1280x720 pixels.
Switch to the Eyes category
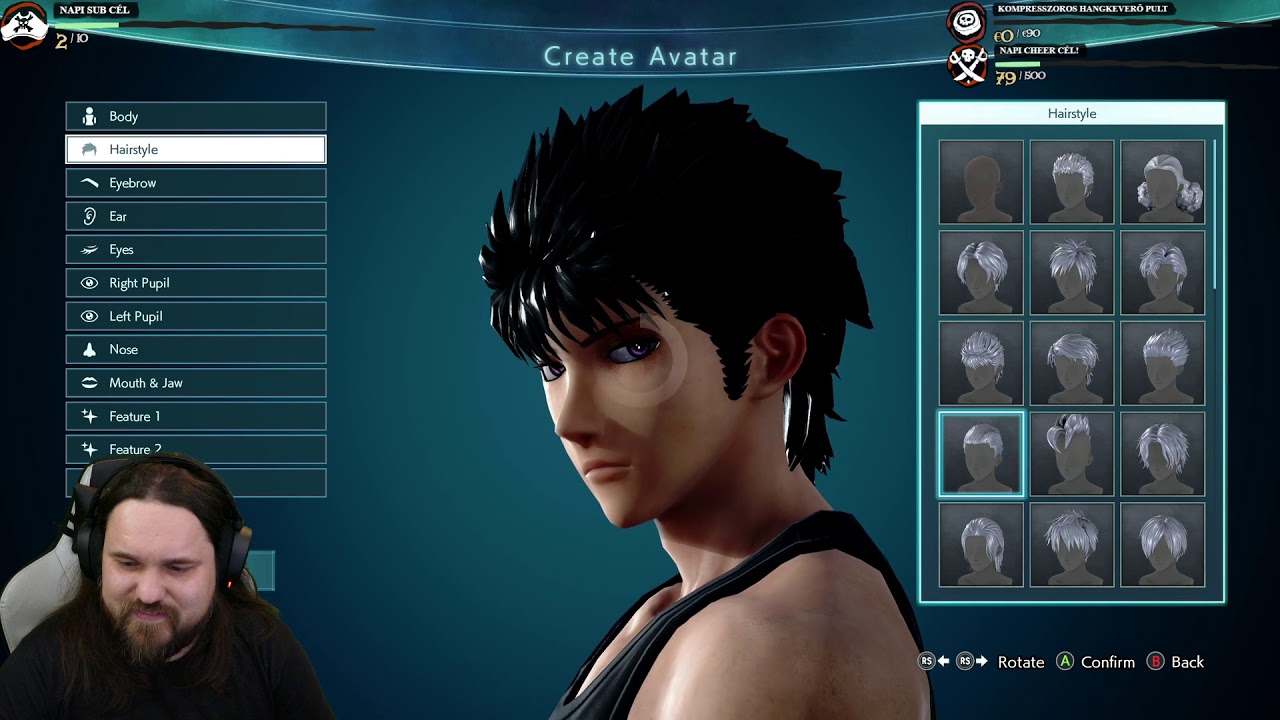click(196, 249)
